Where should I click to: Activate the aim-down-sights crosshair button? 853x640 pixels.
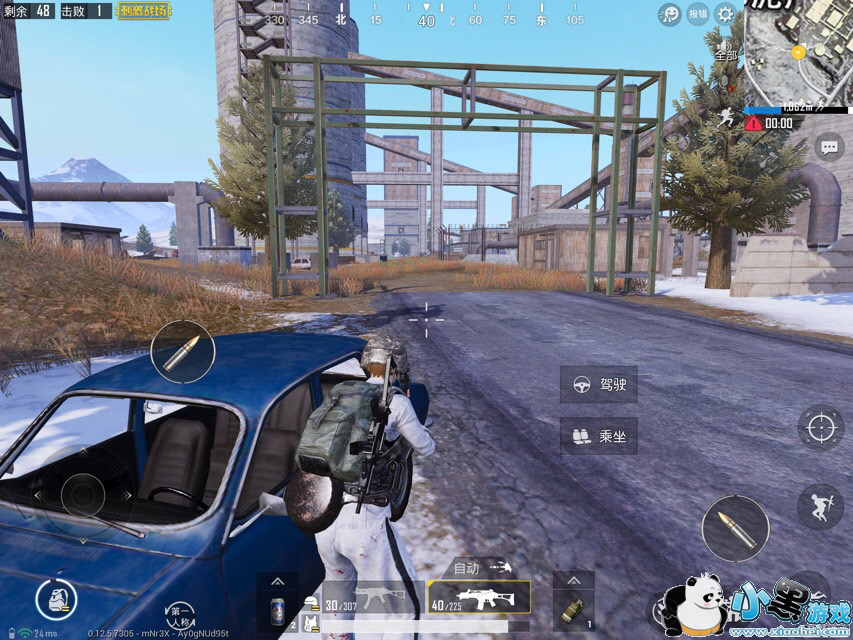pos(820,427)
